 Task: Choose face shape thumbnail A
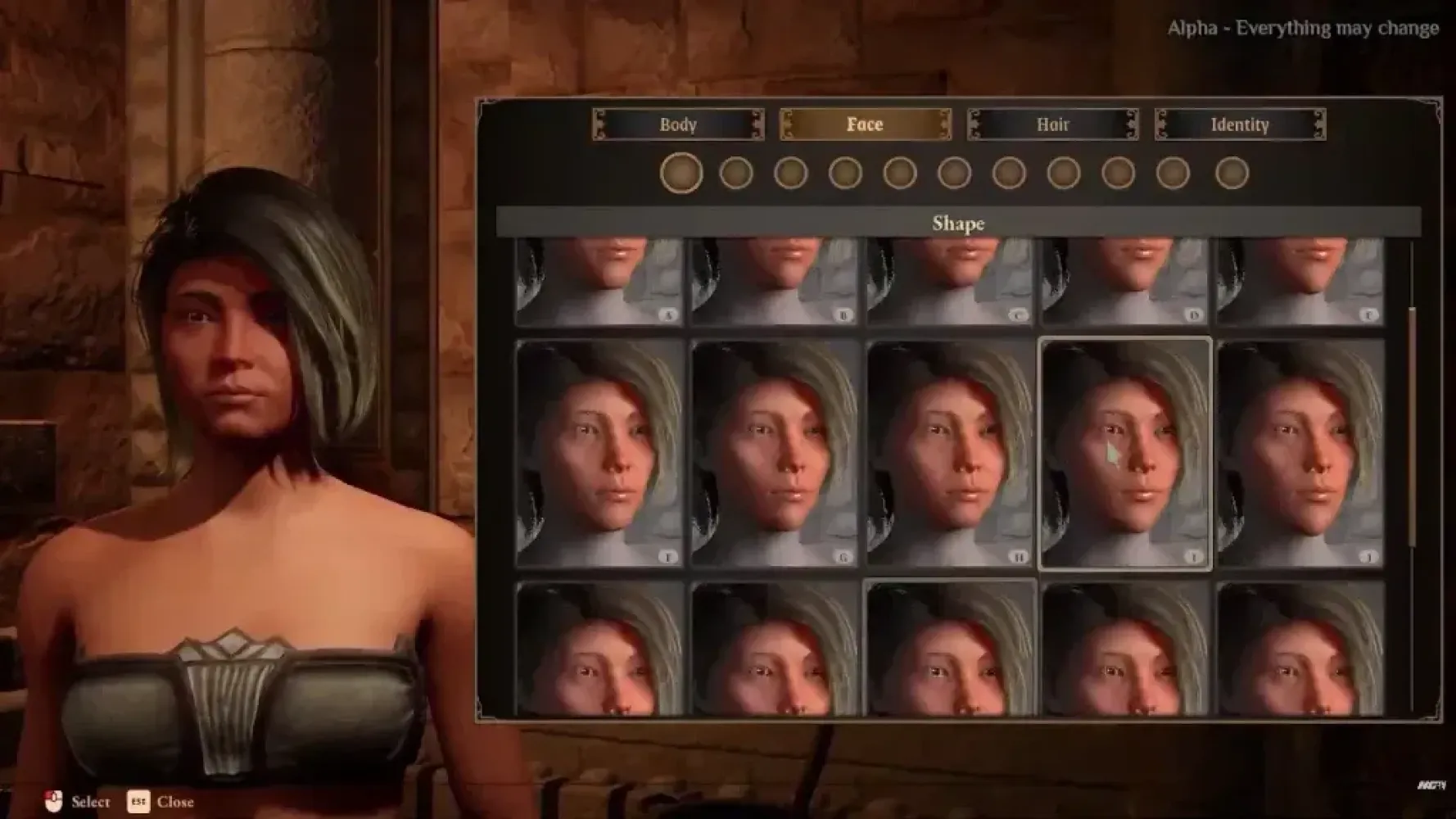pyautogui.click(x=599, y=281)
